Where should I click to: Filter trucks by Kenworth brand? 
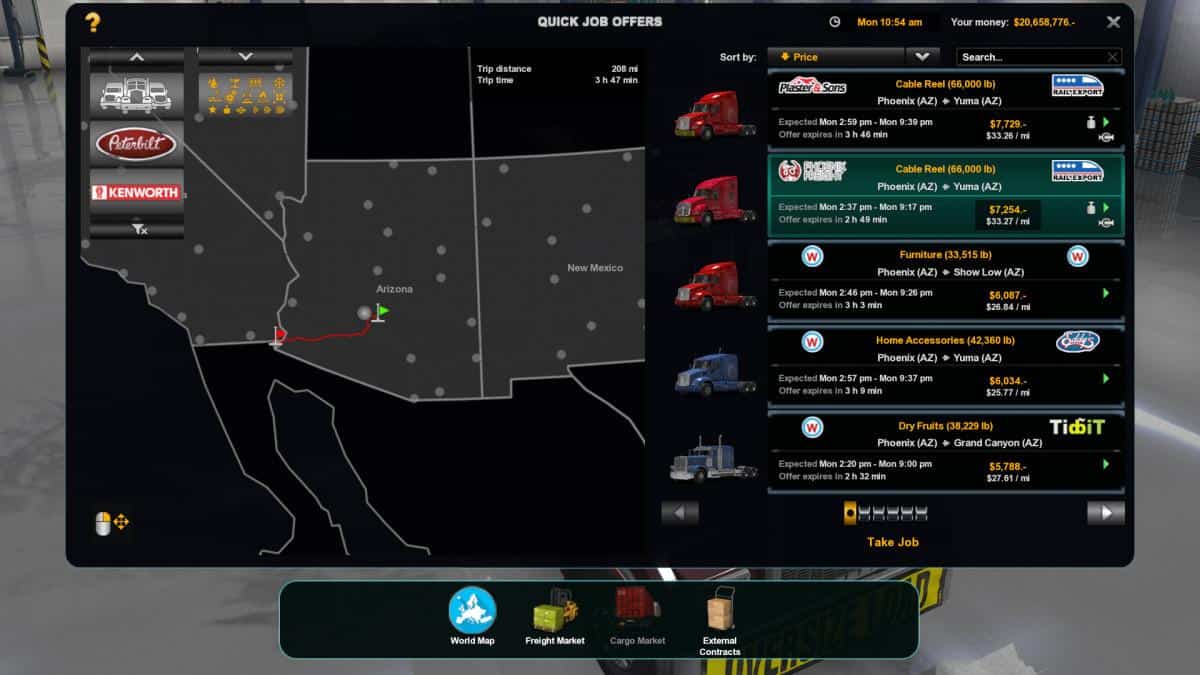pos(136,193)
